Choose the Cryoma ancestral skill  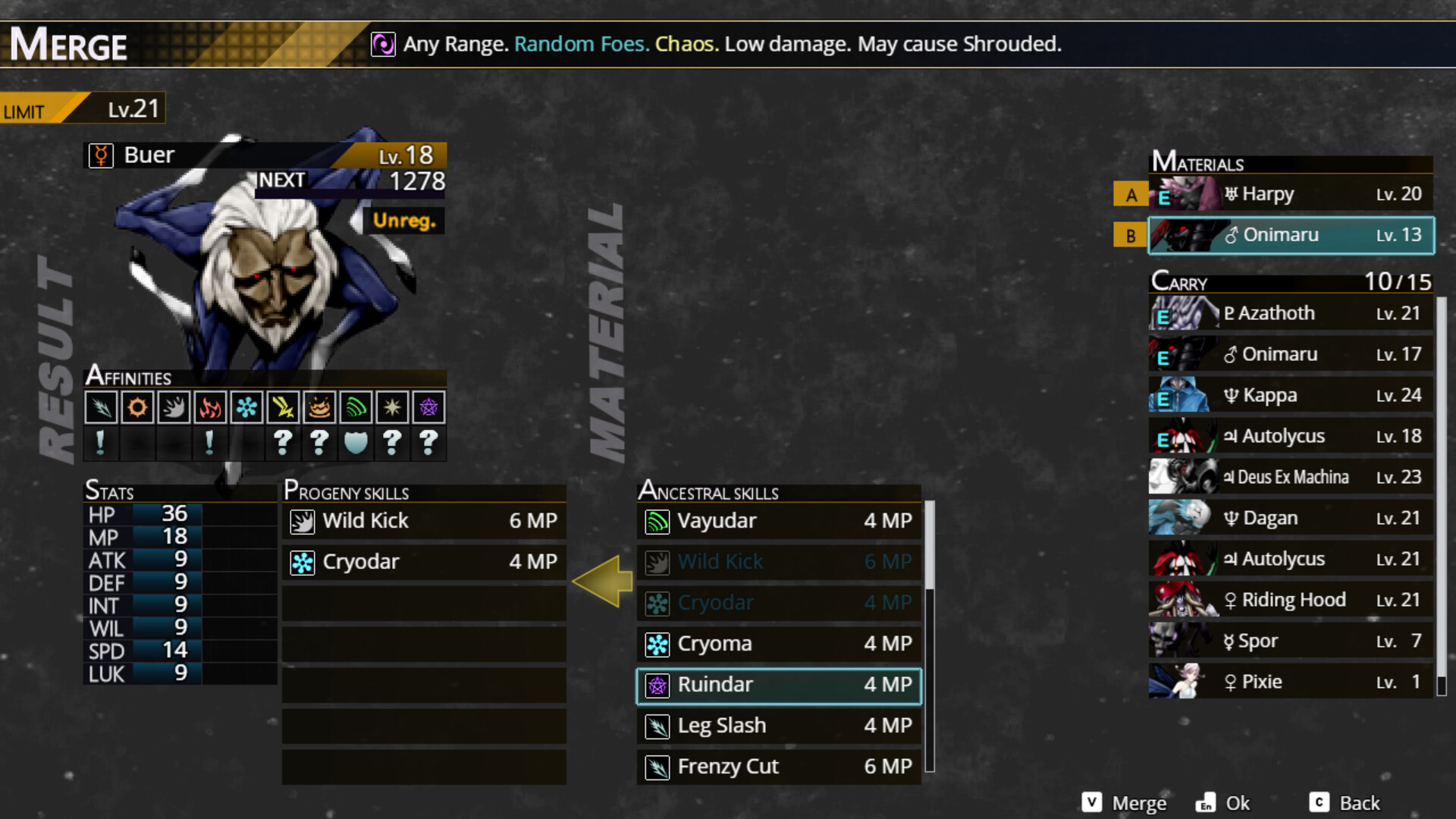(x=779, y=644)
